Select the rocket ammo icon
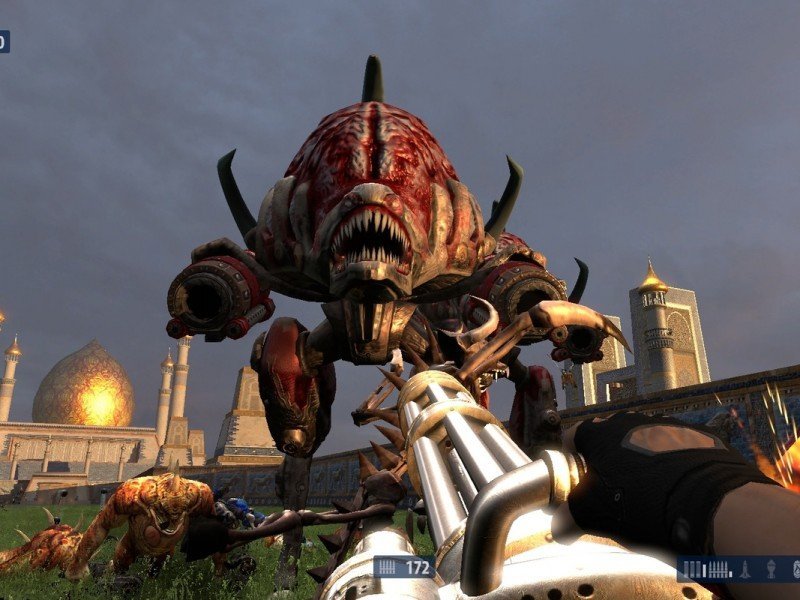Viewport: 800px width, 600px height. (745, 569)
